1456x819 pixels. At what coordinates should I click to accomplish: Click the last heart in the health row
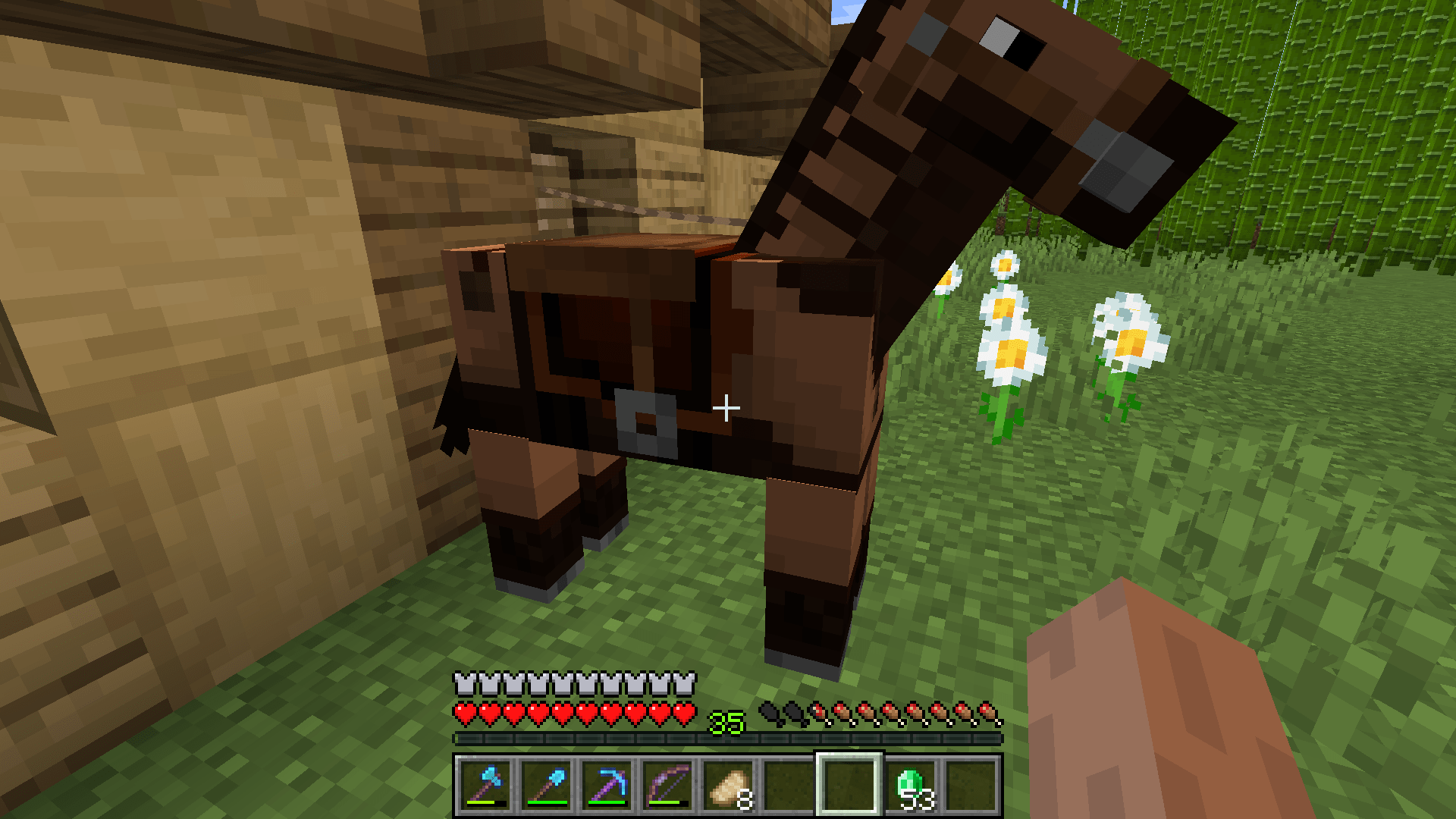[x=685, y=714]
